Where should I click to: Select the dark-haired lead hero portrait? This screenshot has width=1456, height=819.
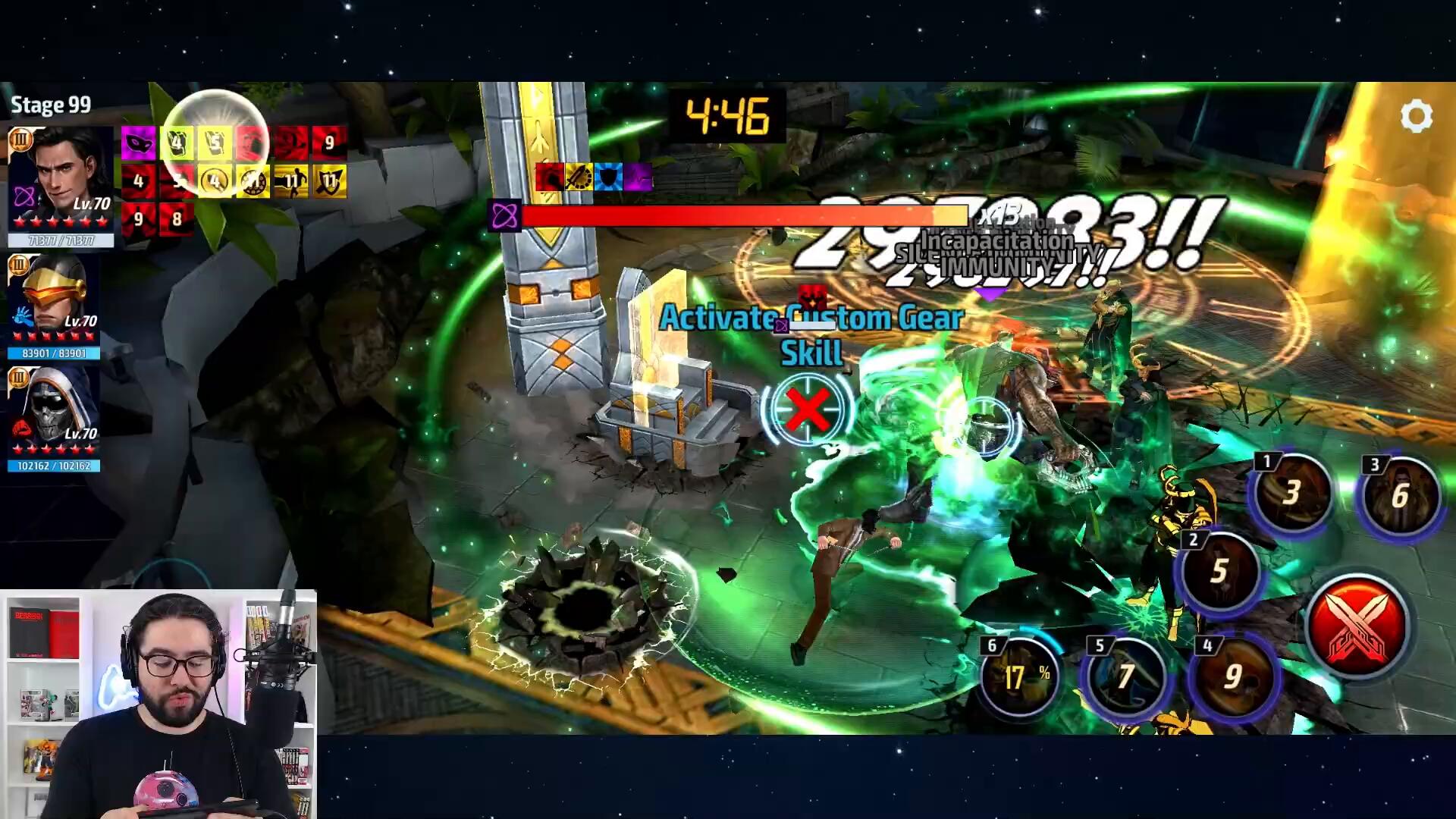point(62,178)
